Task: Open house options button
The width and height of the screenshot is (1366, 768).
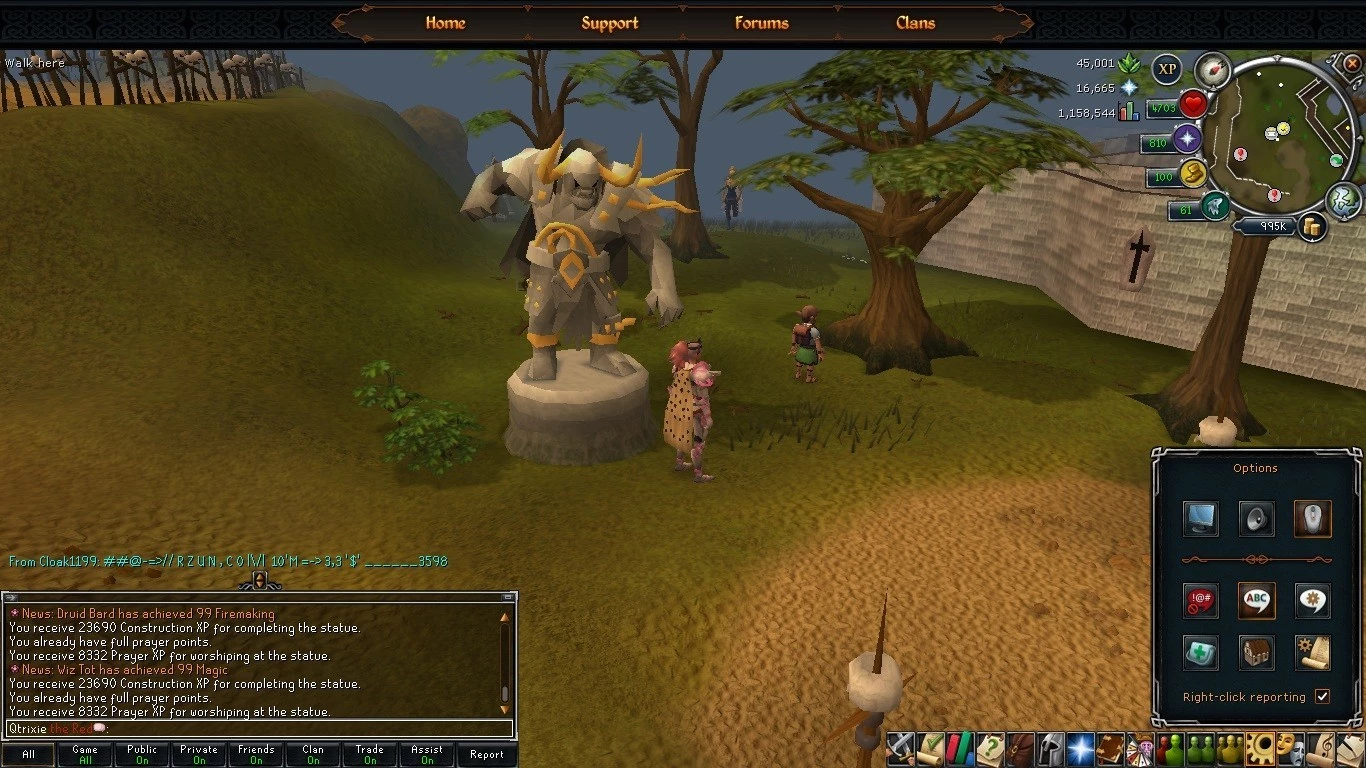Action: [1256, 652]
